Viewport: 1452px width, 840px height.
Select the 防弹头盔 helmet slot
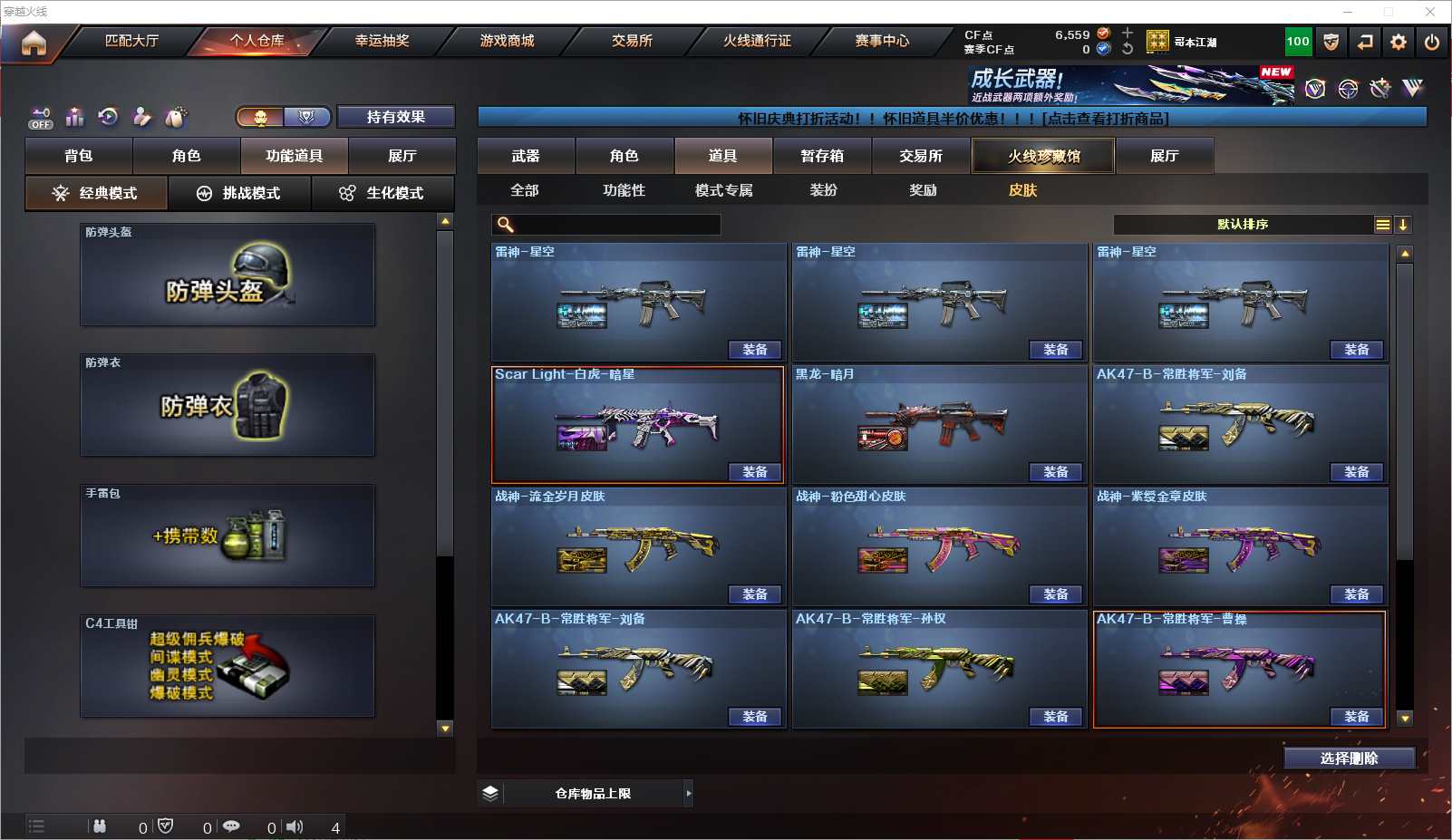[227, 275]
